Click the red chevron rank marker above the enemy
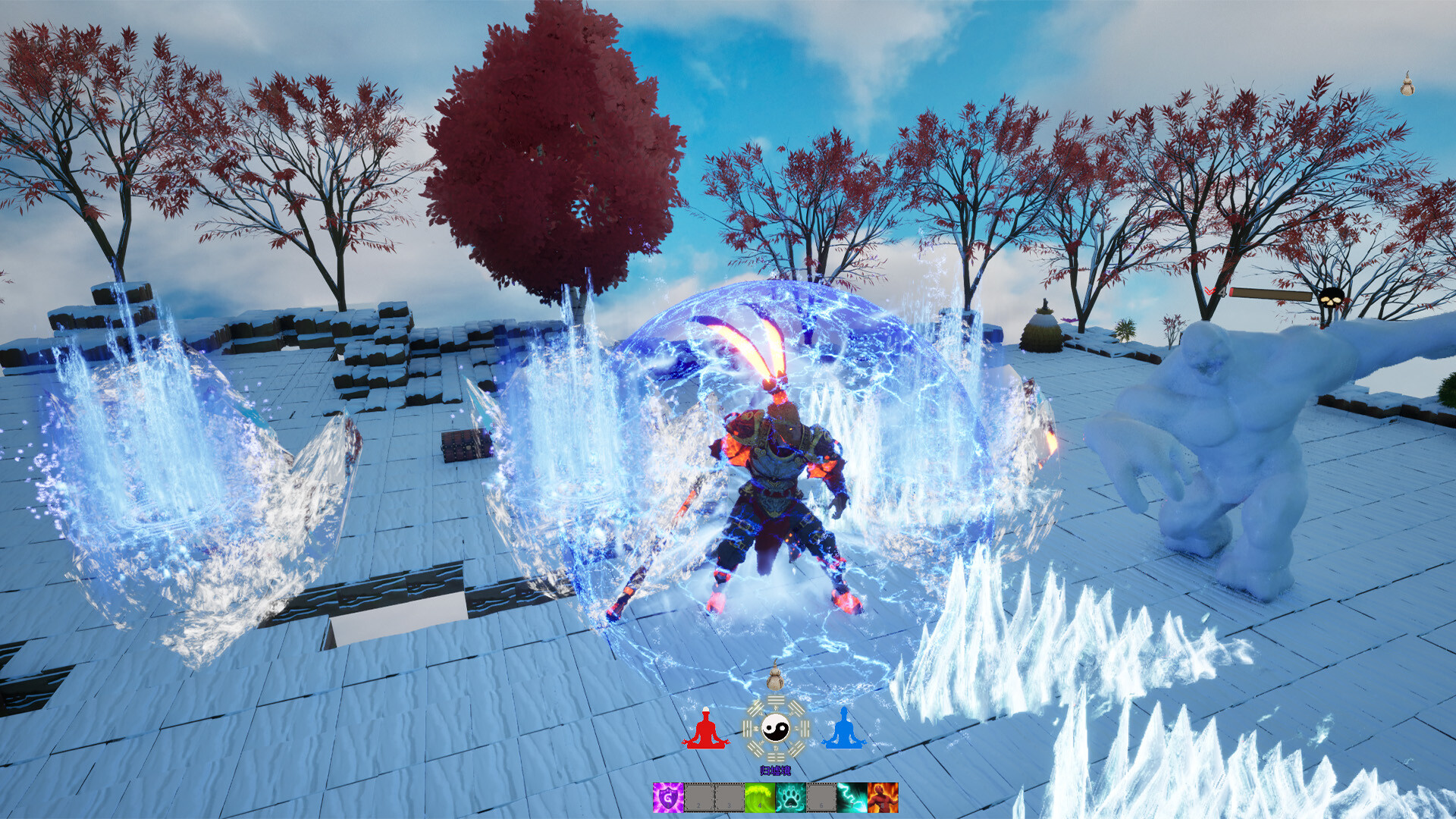1456x819 pixels. tap(1210, 290)
